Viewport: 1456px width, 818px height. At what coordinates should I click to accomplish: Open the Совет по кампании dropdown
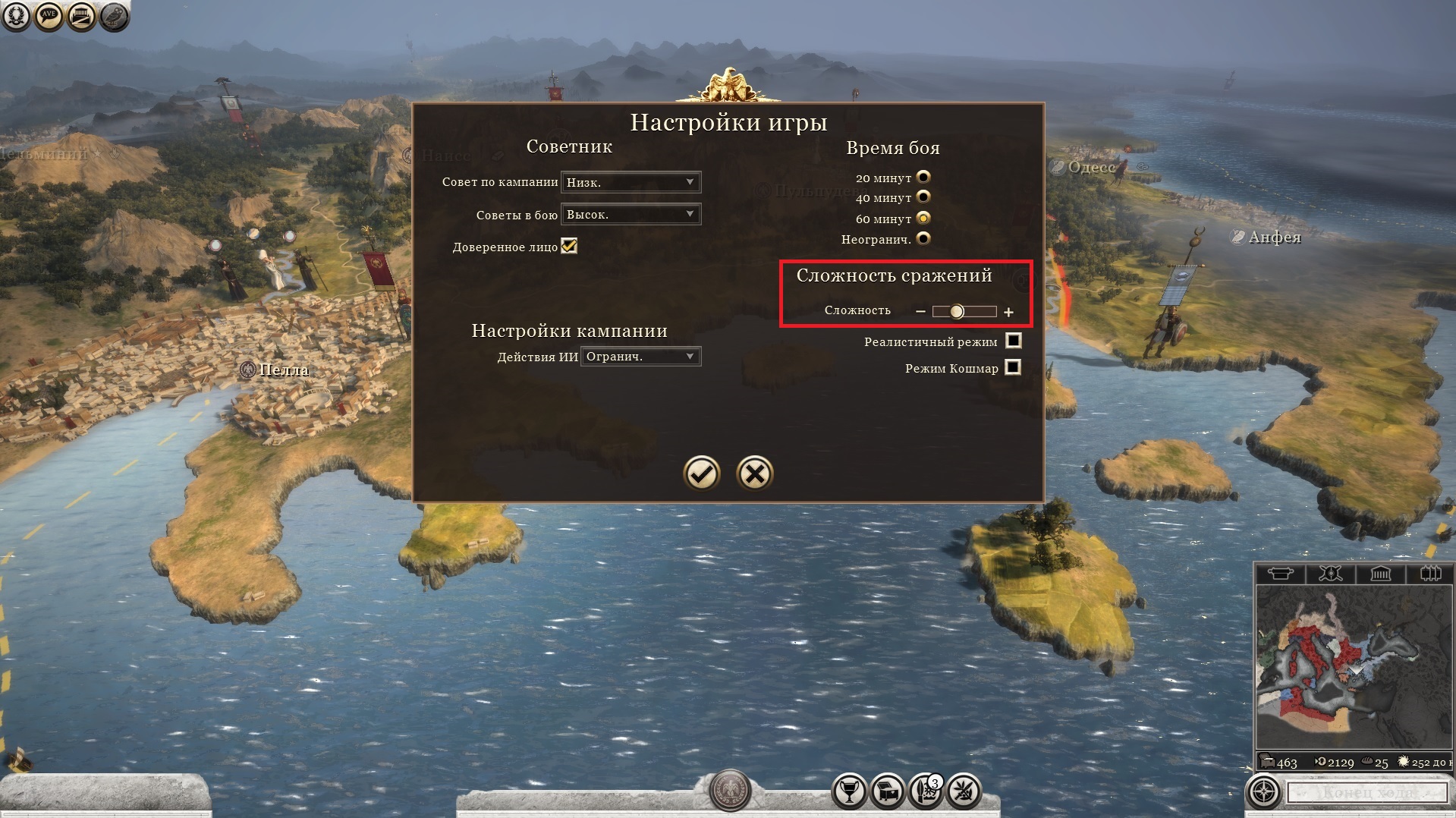(x=631, y=182)
